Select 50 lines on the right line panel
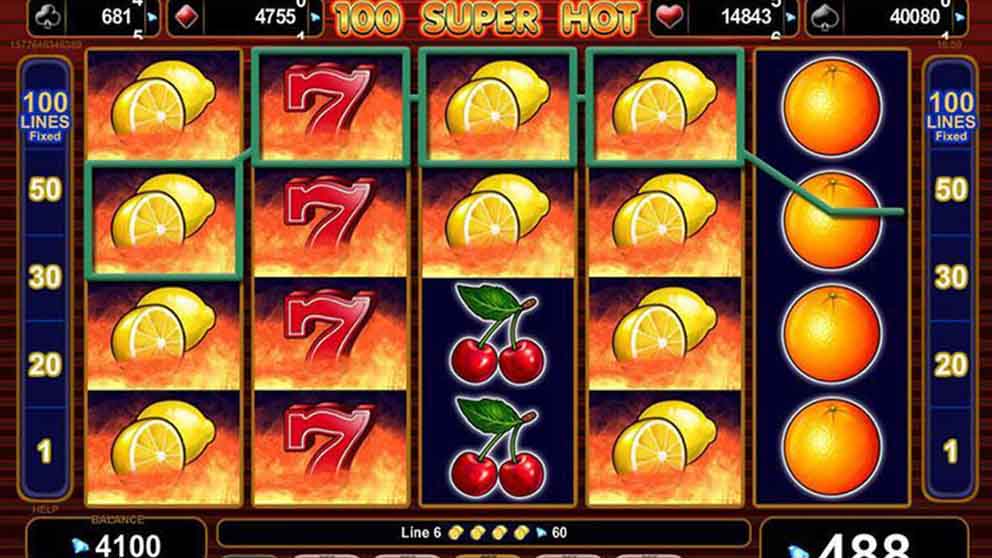992x558 pixels. coord(949,190)
